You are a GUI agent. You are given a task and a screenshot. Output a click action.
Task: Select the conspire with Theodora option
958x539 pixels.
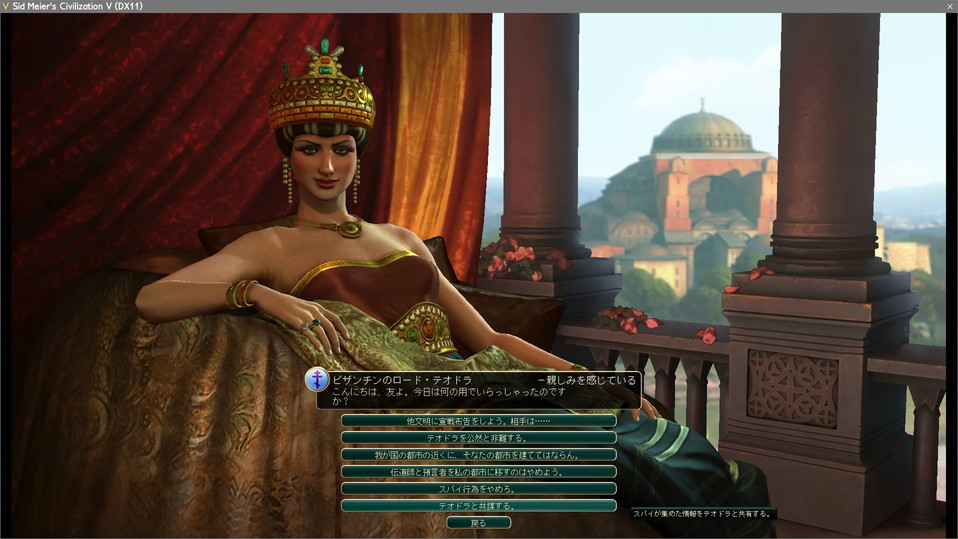(478, 506)
